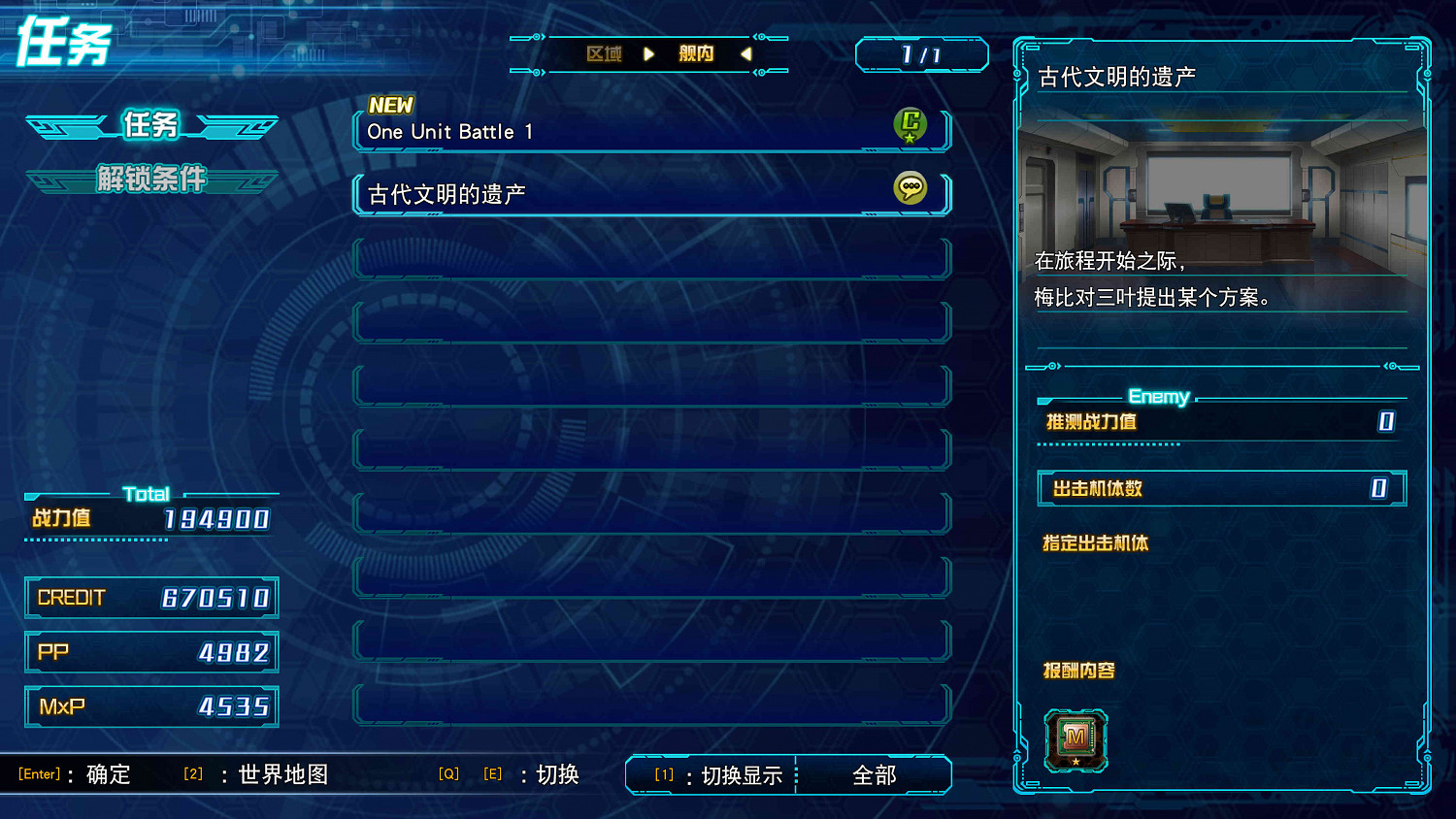Viewport: 1456px width, 819px height.
Task: Open the 1/1 page selector
Action: [x=920, y=54]
